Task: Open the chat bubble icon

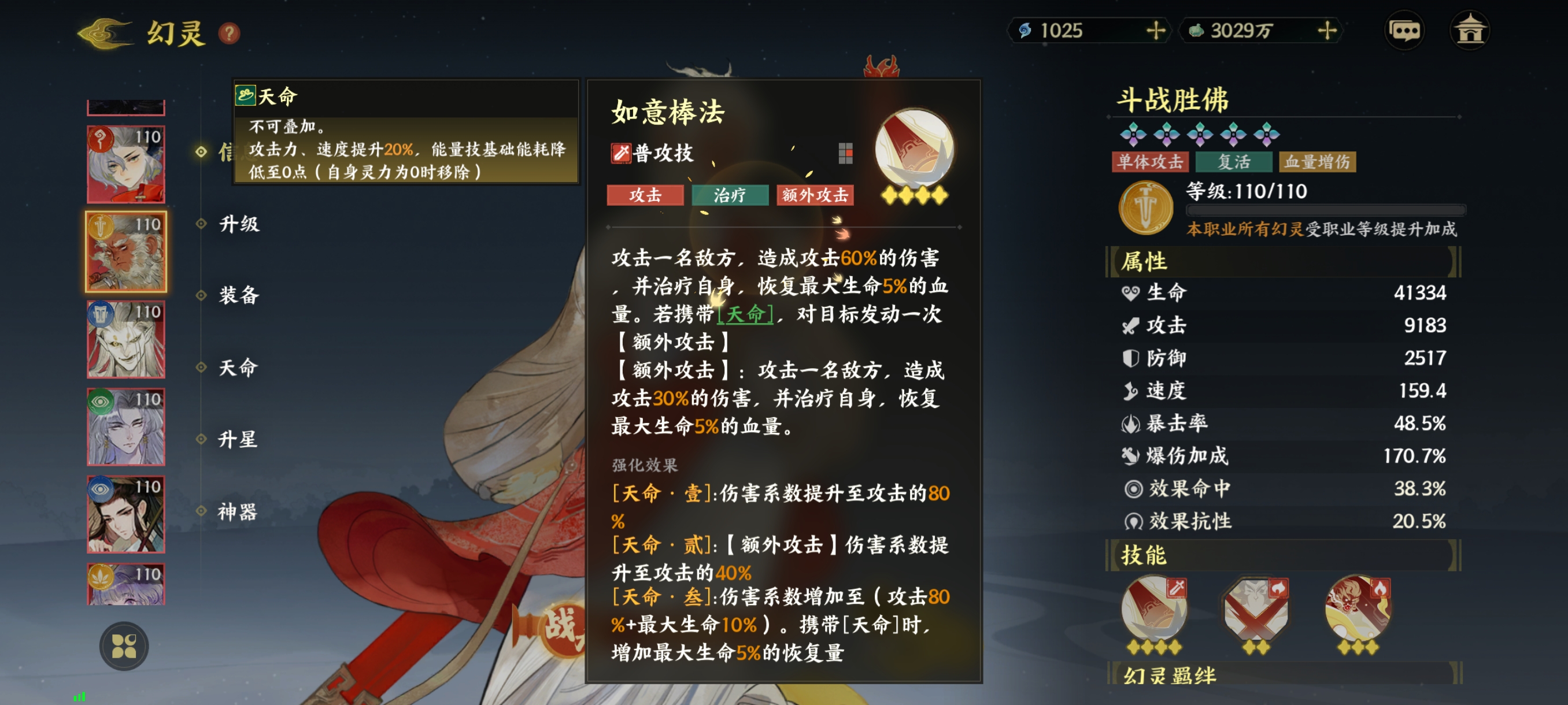Action: [x=1404, y=31]
